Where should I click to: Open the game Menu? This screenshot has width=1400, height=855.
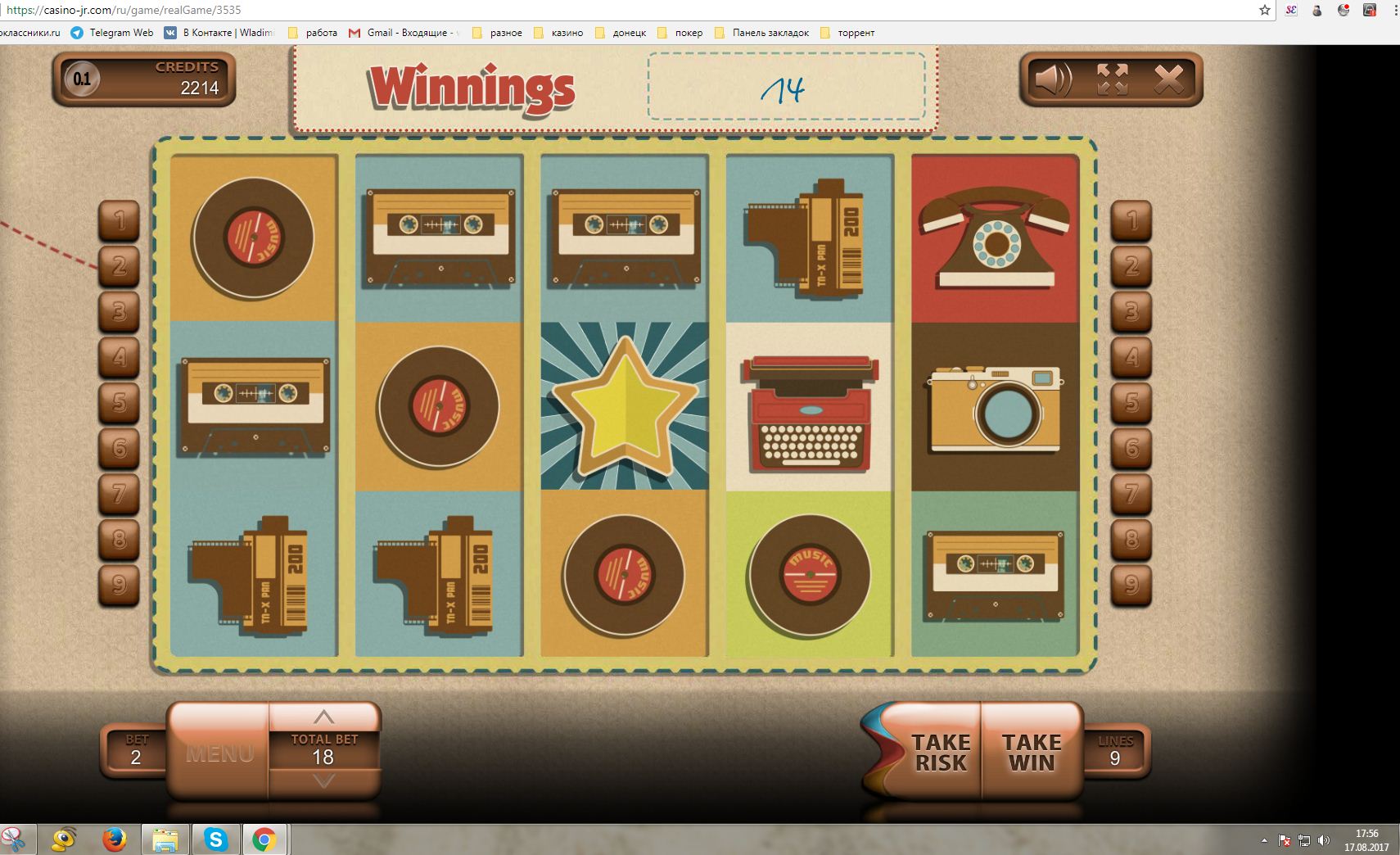tap(219, 753)
